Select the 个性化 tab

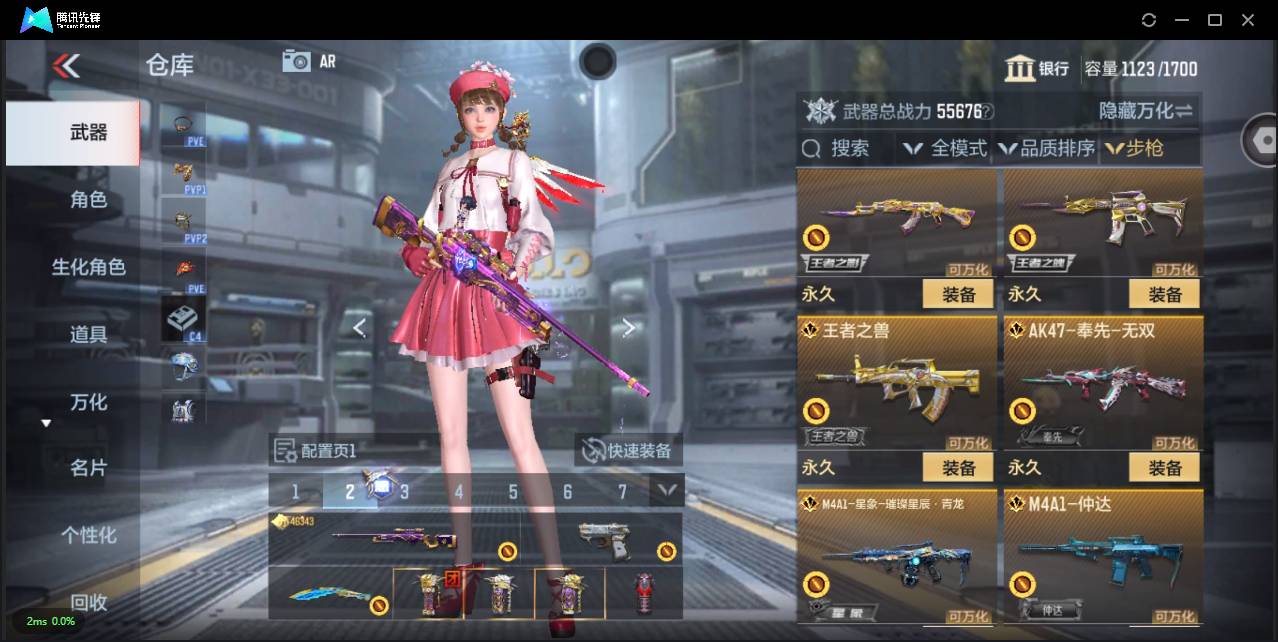click(x=88, y=535)
